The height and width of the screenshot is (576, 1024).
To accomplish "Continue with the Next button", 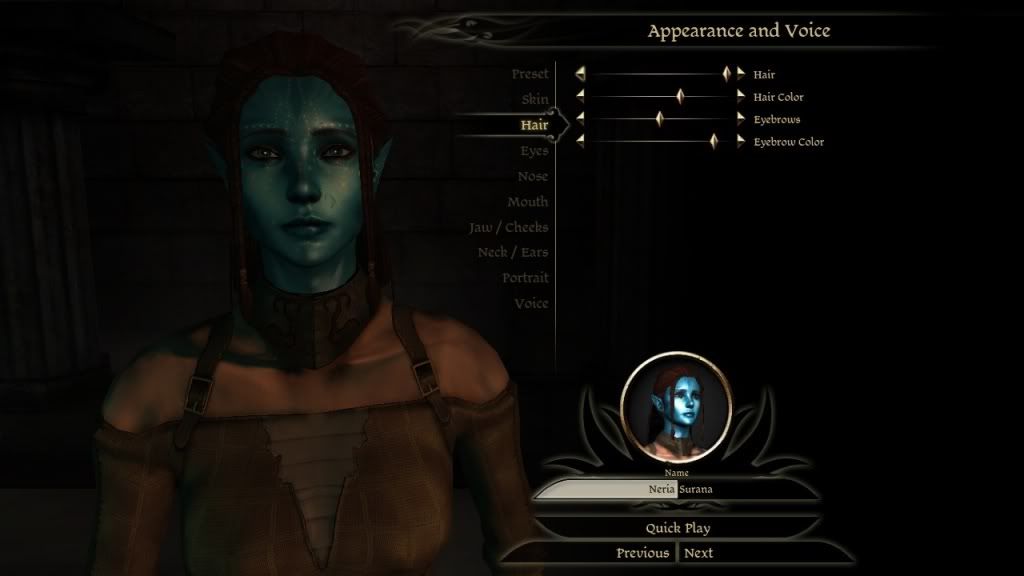I will [699, 553].
